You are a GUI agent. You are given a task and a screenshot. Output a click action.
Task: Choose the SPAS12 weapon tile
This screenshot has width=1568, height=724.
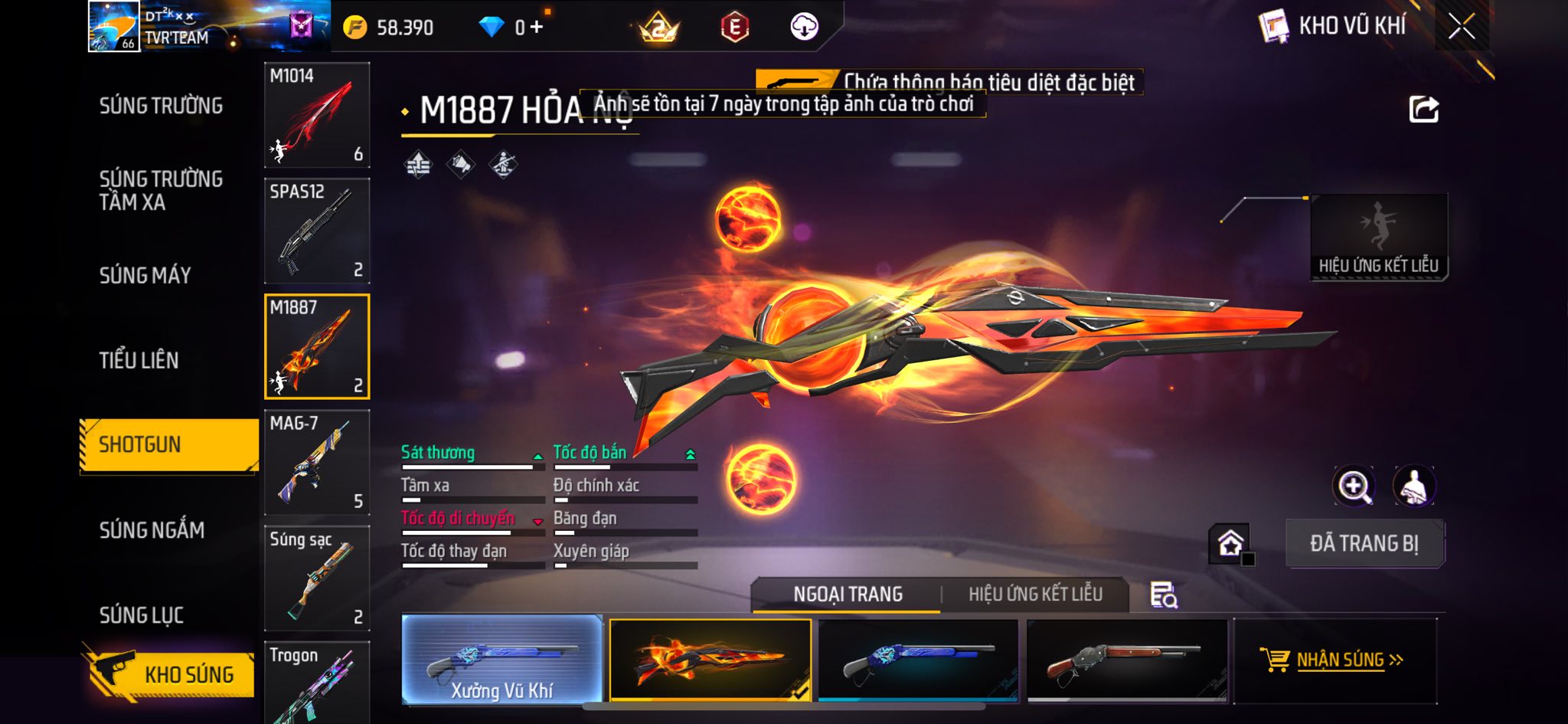(317, 231)
